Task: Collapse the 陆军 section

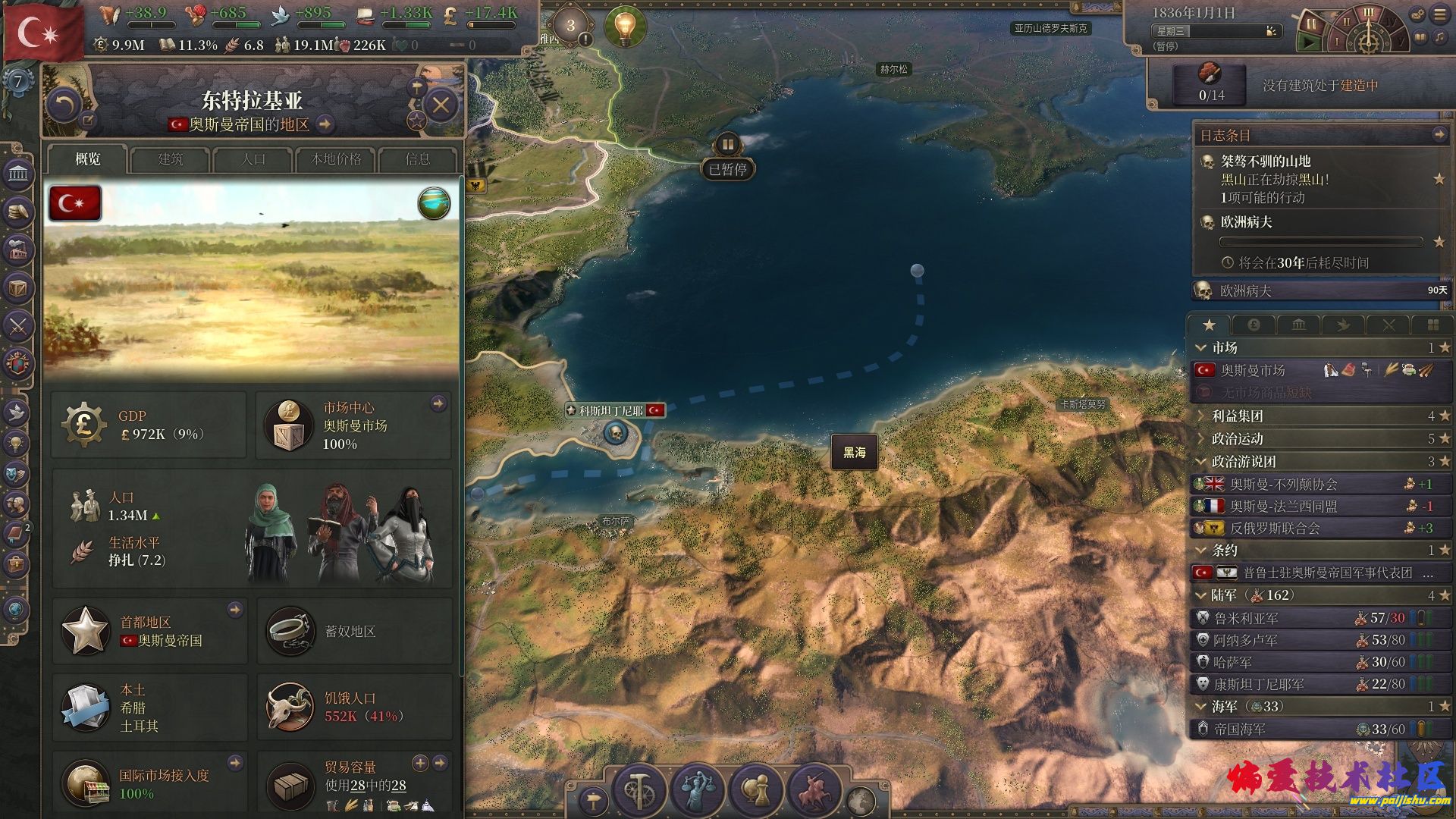Action: pos(1200,595)
